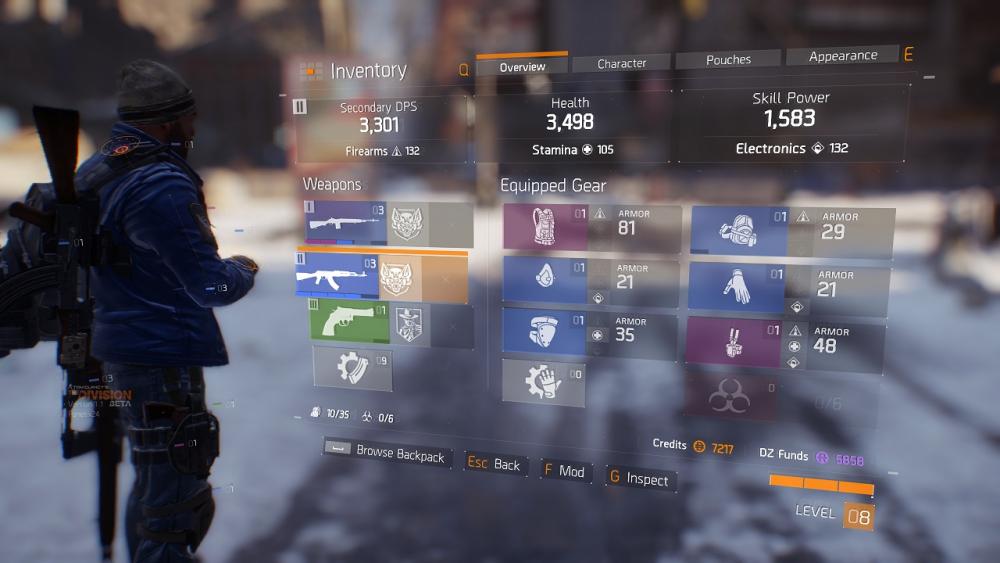Open the gear mods glove-and-cog slot

pyautogui.click(x=543, y=382)
